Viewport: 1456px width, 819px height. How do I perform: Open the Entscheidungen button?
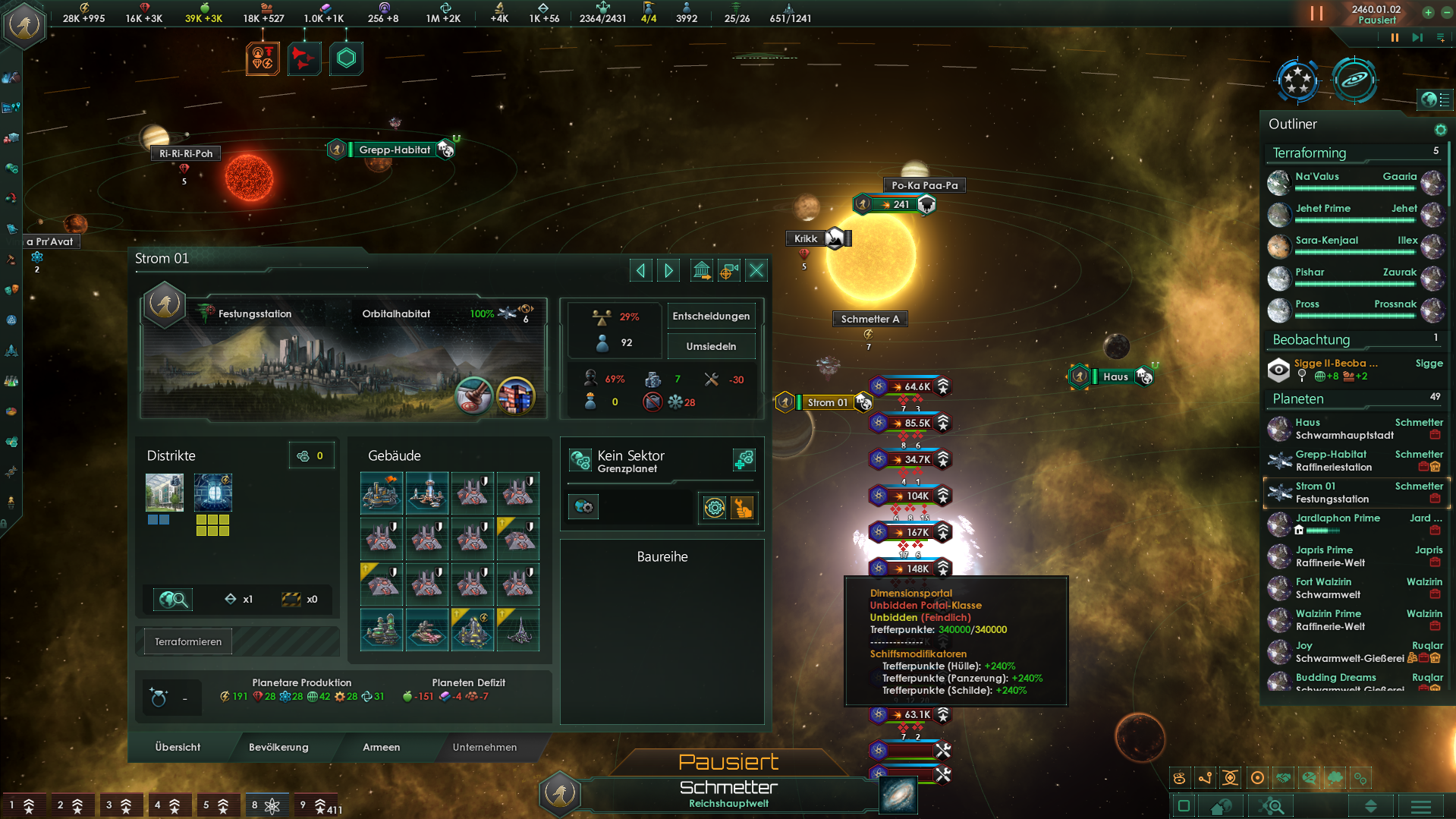[711, 315]
